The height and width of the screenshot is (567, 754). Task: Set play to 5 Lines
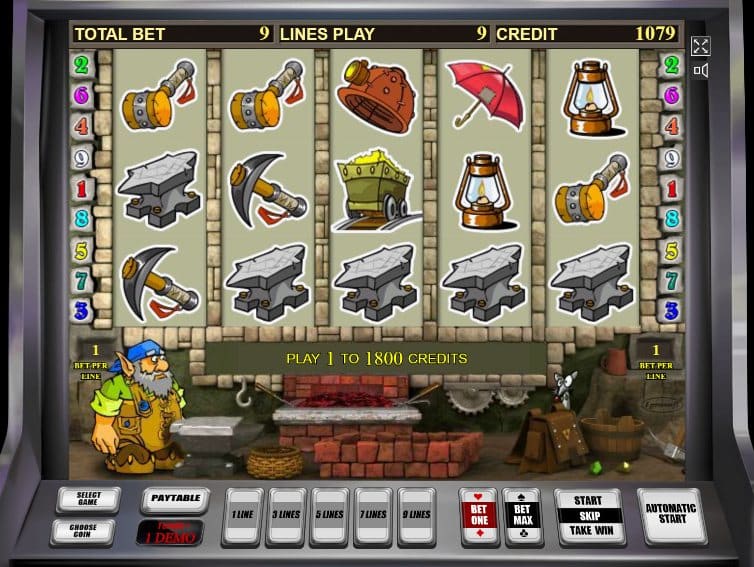click(330, 516)
